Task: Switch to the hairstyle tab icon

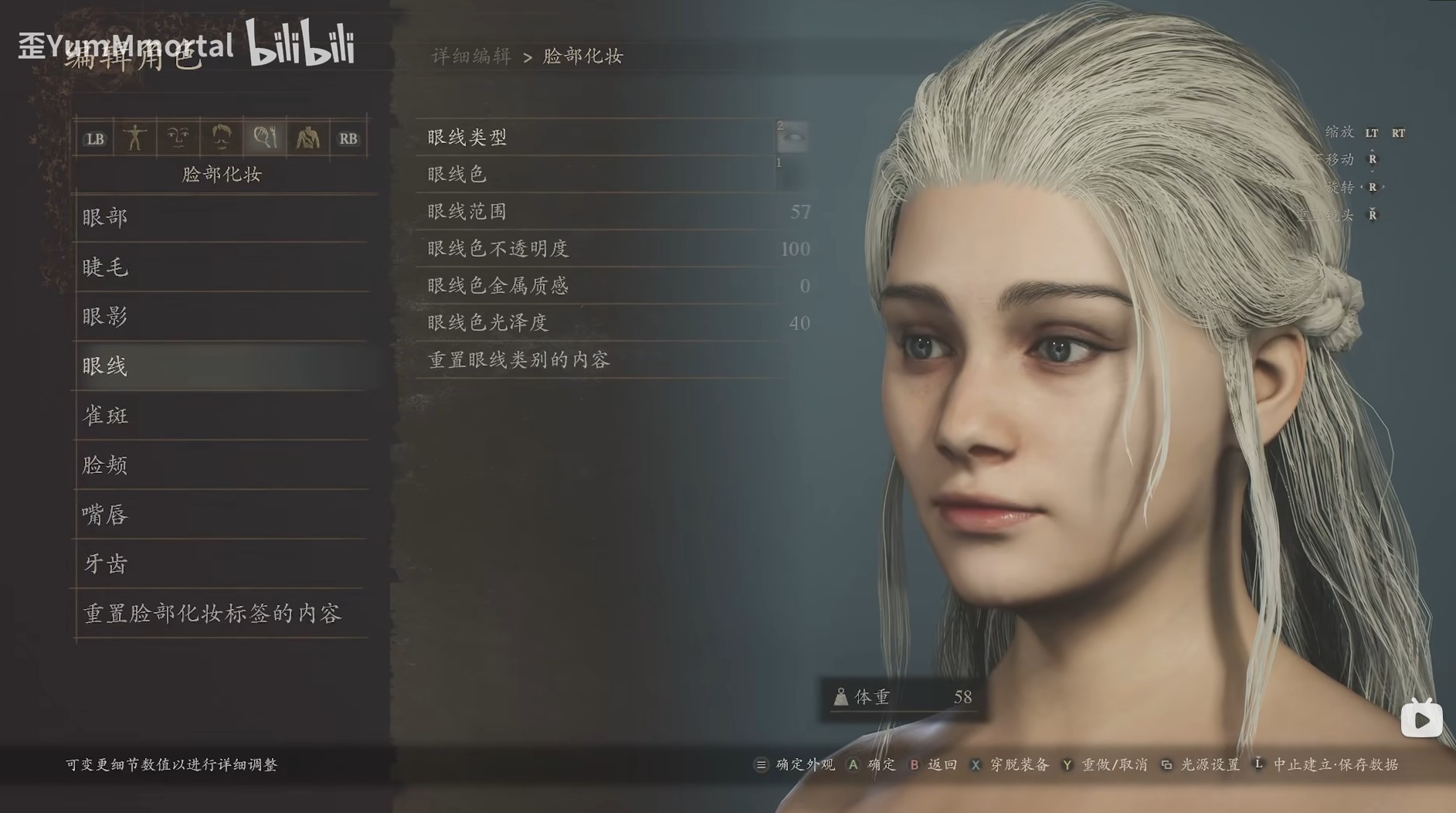Action: 222,138
